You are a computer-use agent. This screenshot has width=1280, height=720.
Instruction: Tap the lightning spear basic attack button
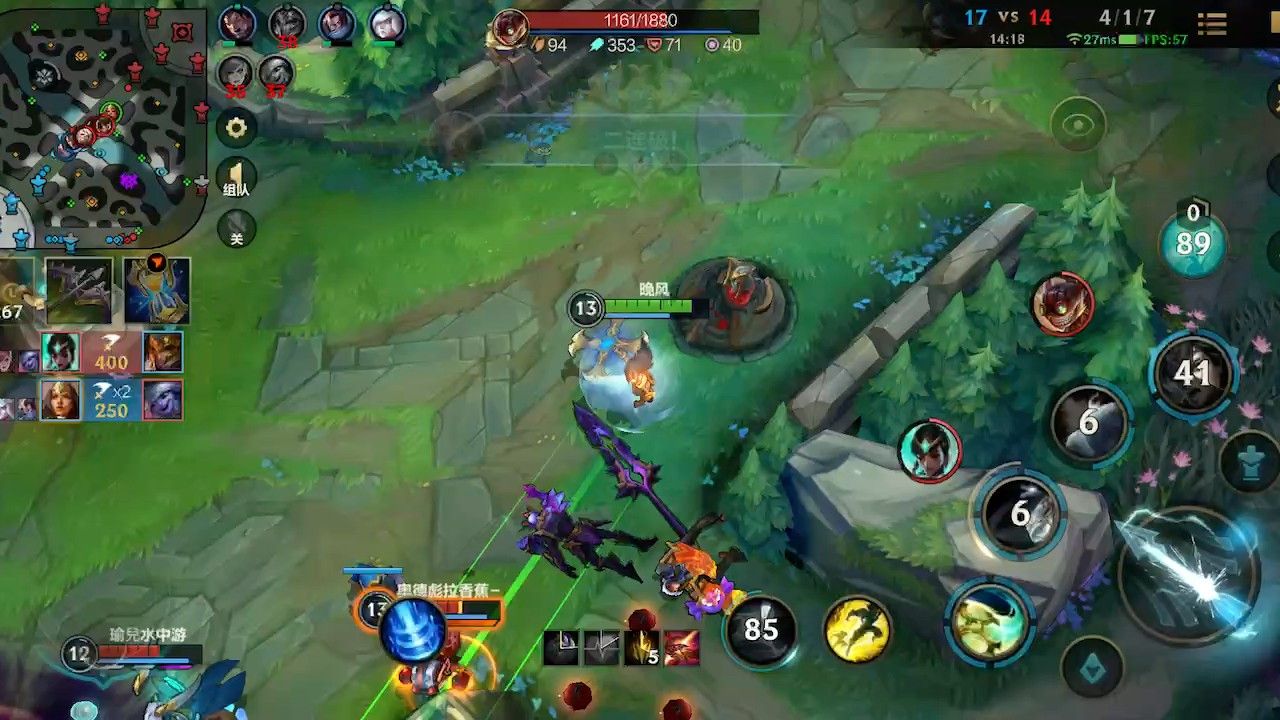1189,571
